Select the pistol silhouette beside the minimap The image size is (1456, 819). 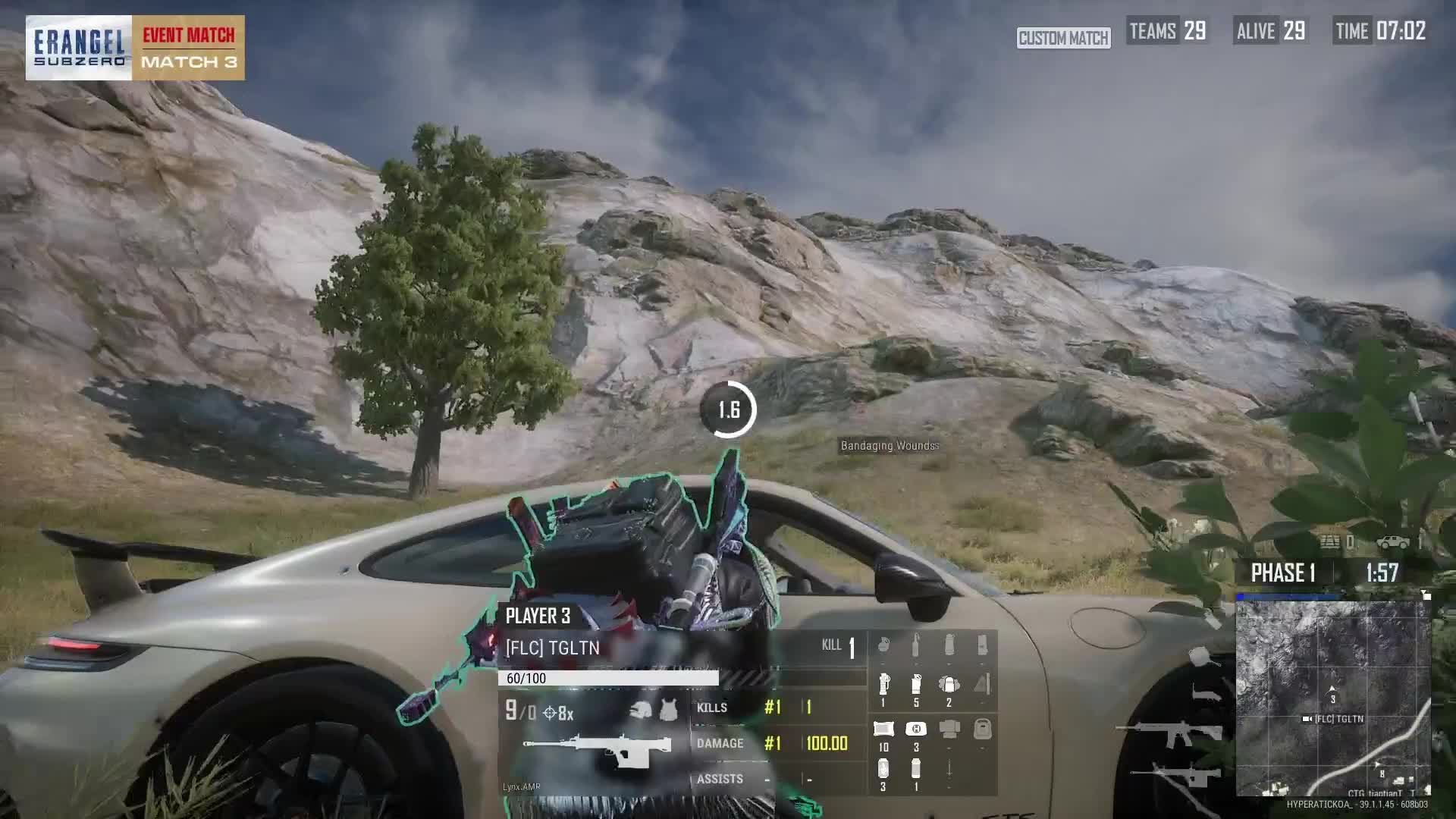tap(1204, 693)
